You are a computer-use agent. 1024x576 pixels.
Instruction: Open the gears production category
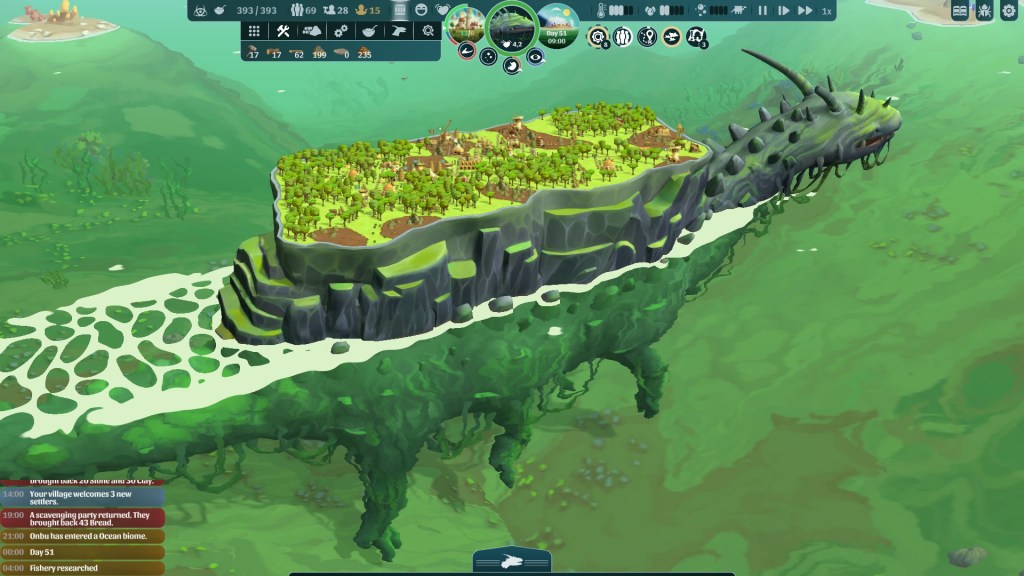pos(341,31)
